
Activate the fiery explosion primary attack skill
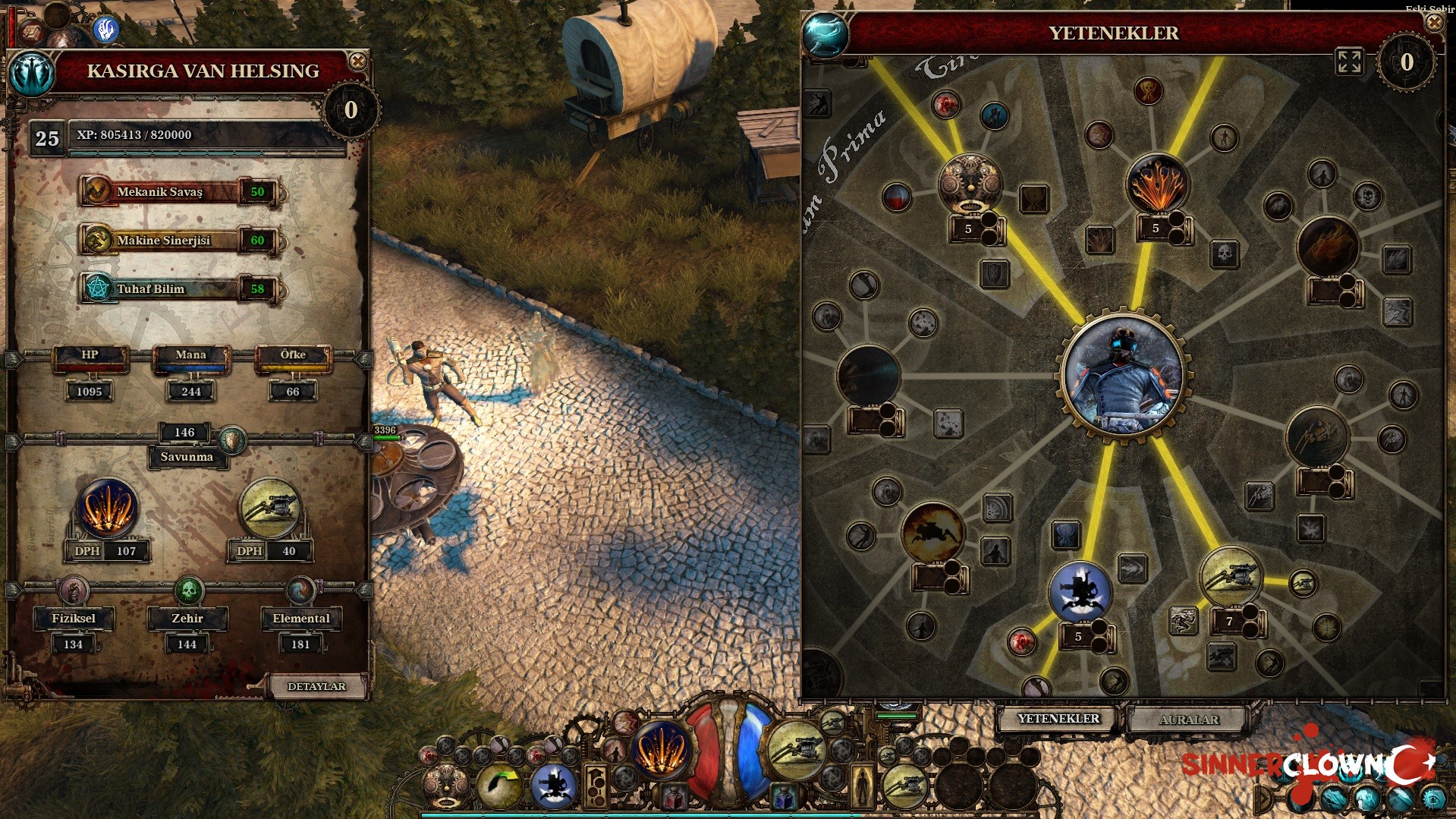click(660, 749)
